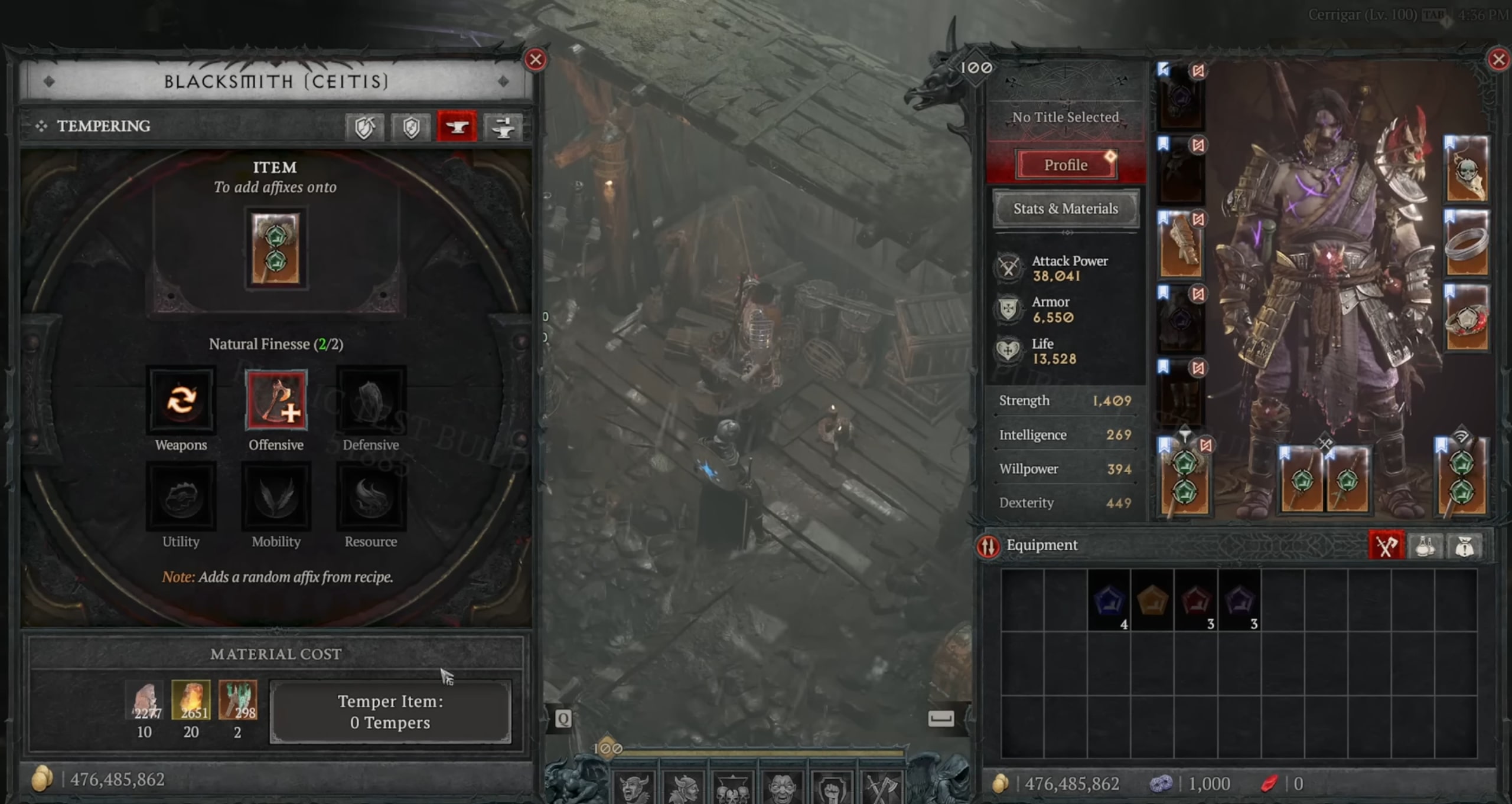This screenshot has width=1512, height=804.
Task: Open the pouch inventory tab
Action: [x=1464, y=545]
